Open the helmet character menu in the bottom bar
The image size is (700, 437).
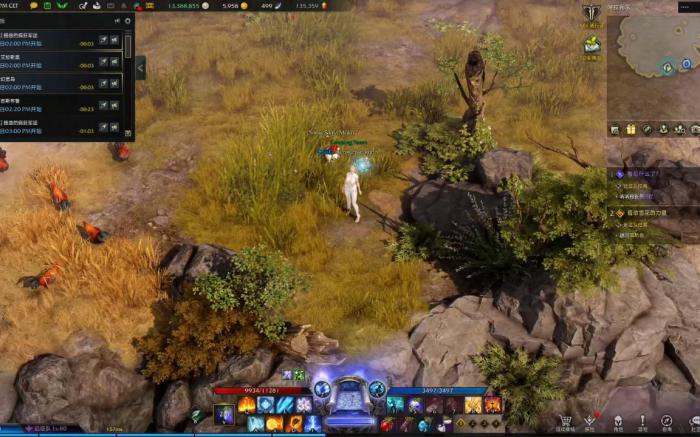tap(617, 422)
